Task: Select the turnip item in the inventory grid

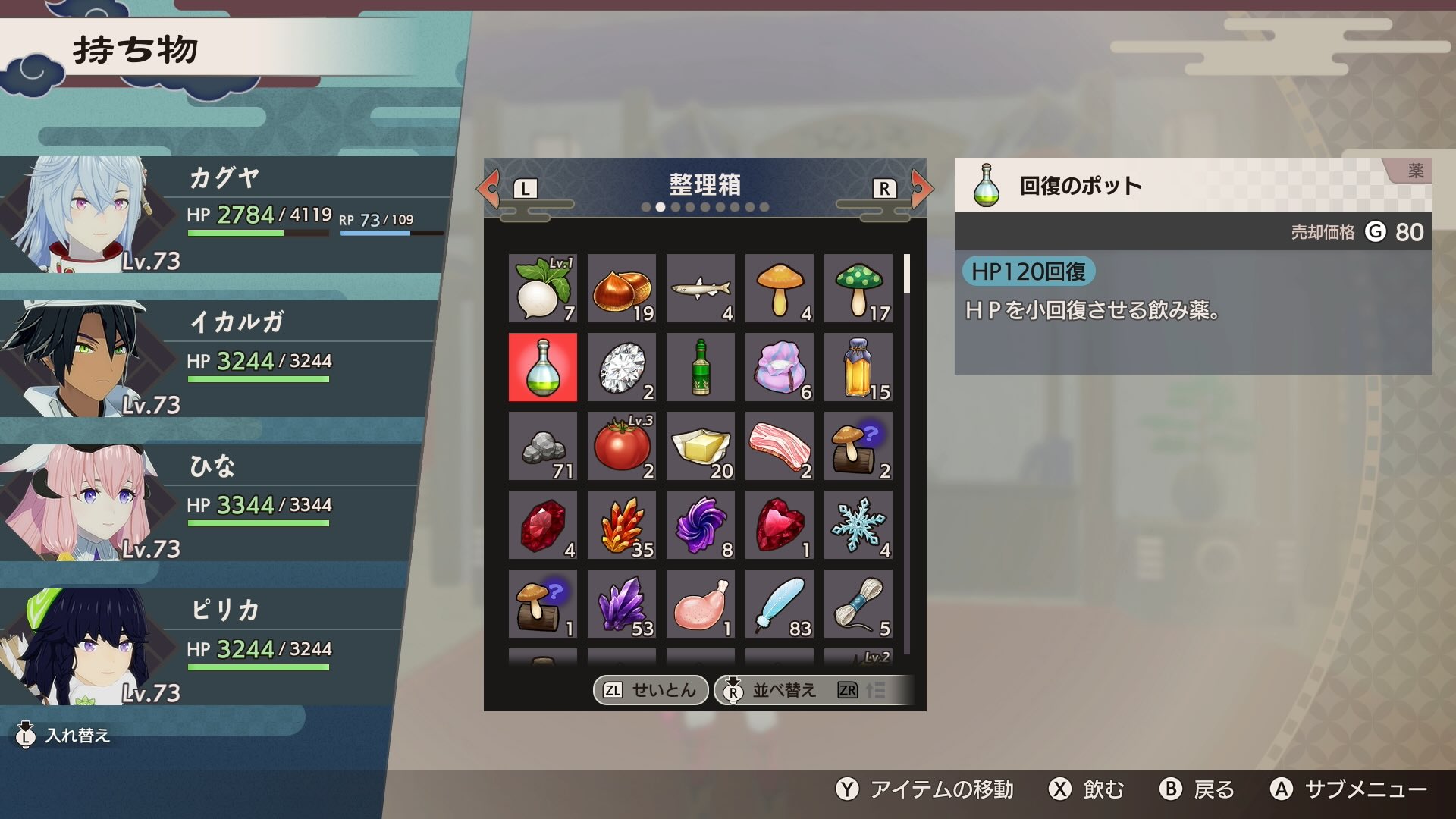Action: coord(542,288)
